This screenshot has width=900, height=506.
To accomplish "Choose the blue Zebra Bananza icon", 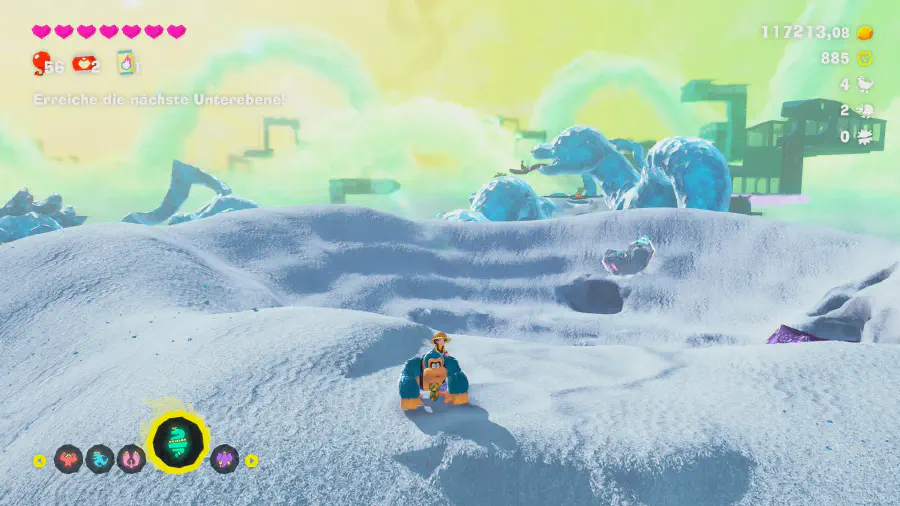I will click(x=100, y=459).
